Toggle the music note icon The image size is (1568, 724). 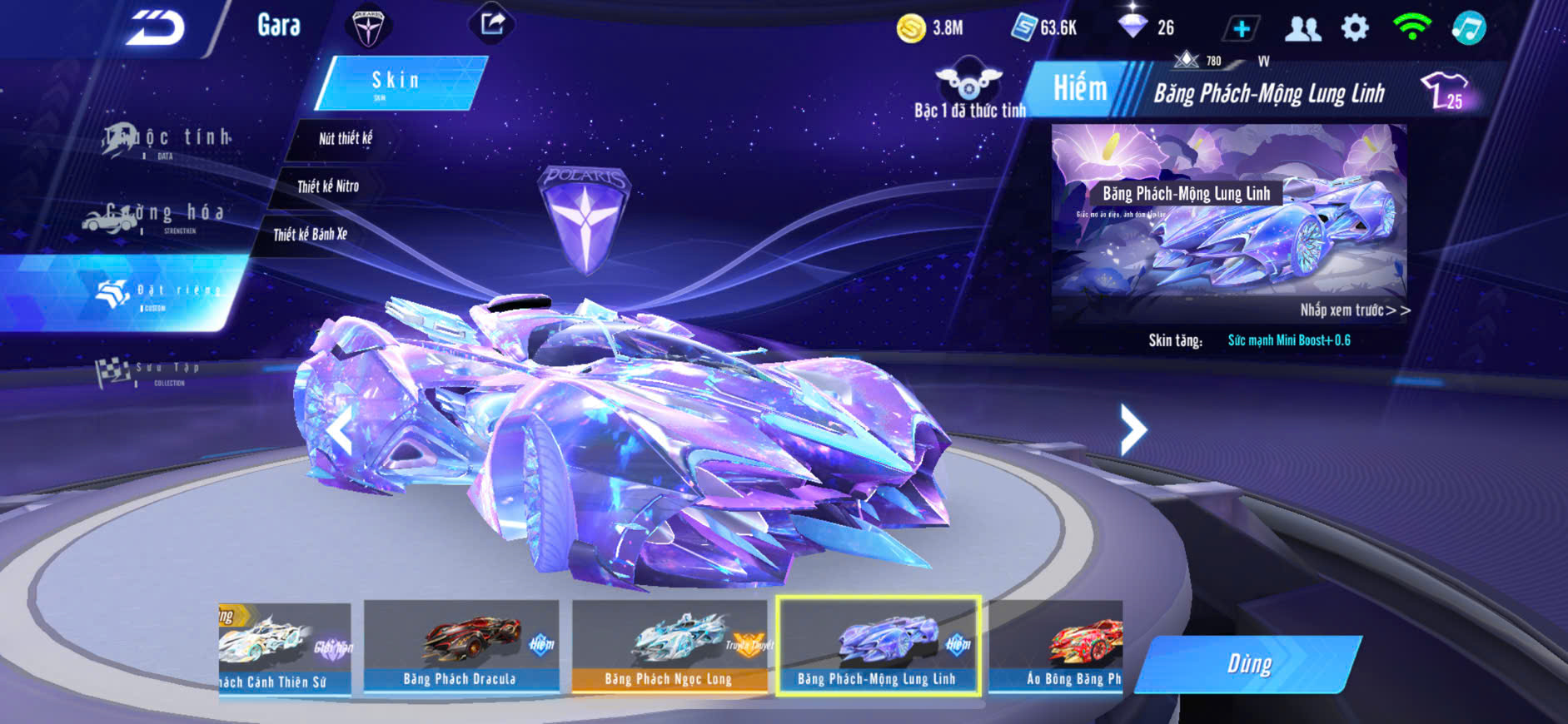point(1468,28)
